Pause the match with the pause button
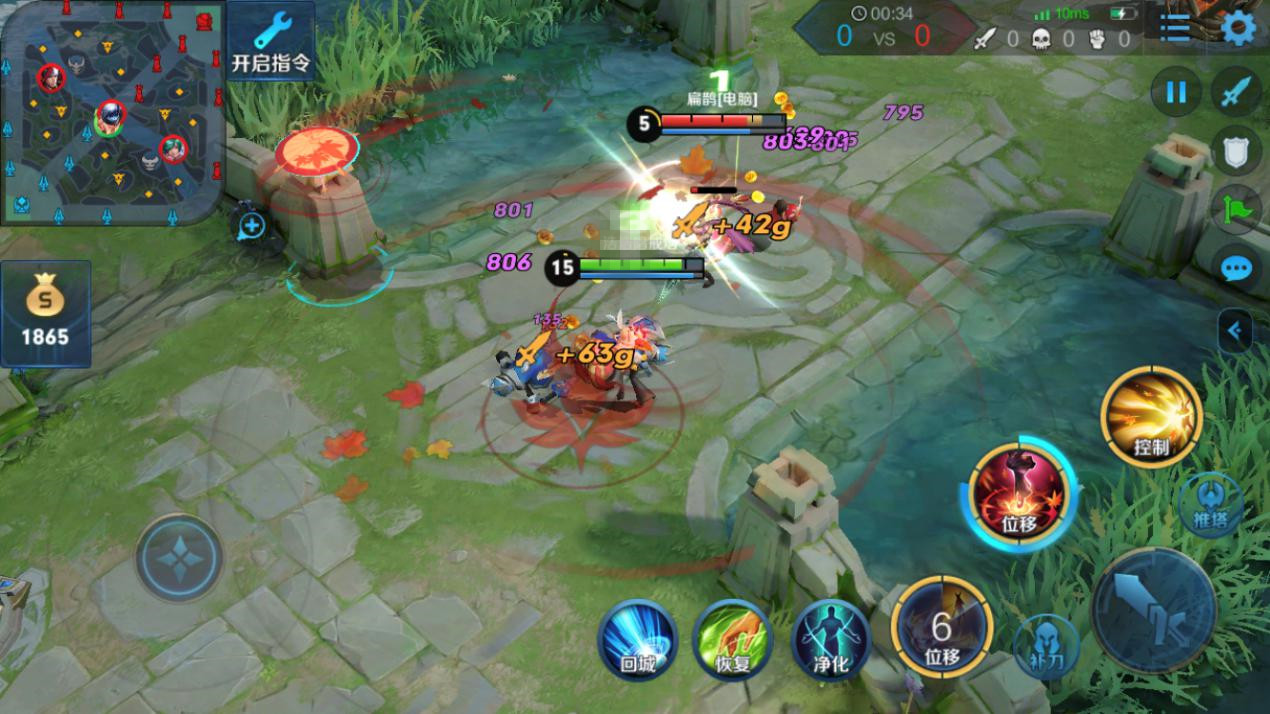The height and width of the screenshot is (714, 1270). pos(1176,93)
